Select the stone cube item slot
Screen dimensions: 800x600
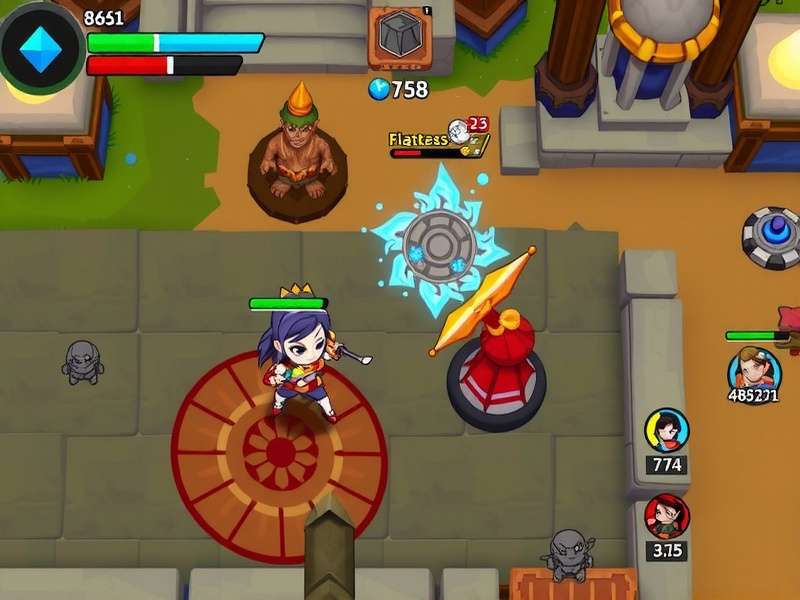[x=400, y=38]
